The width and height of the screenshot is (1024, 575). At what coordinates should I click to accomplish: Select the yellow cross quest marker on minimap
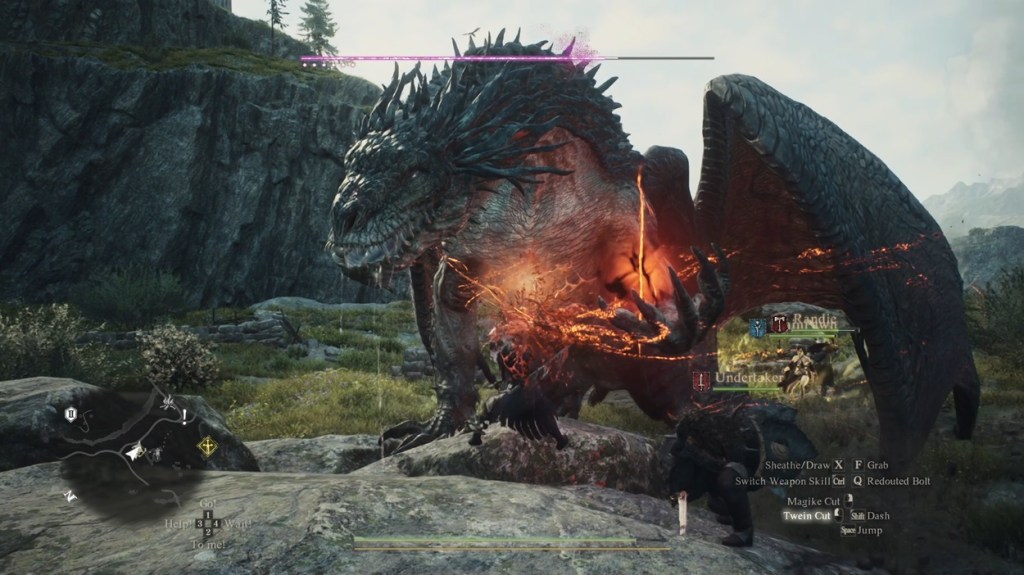point(207,446)
